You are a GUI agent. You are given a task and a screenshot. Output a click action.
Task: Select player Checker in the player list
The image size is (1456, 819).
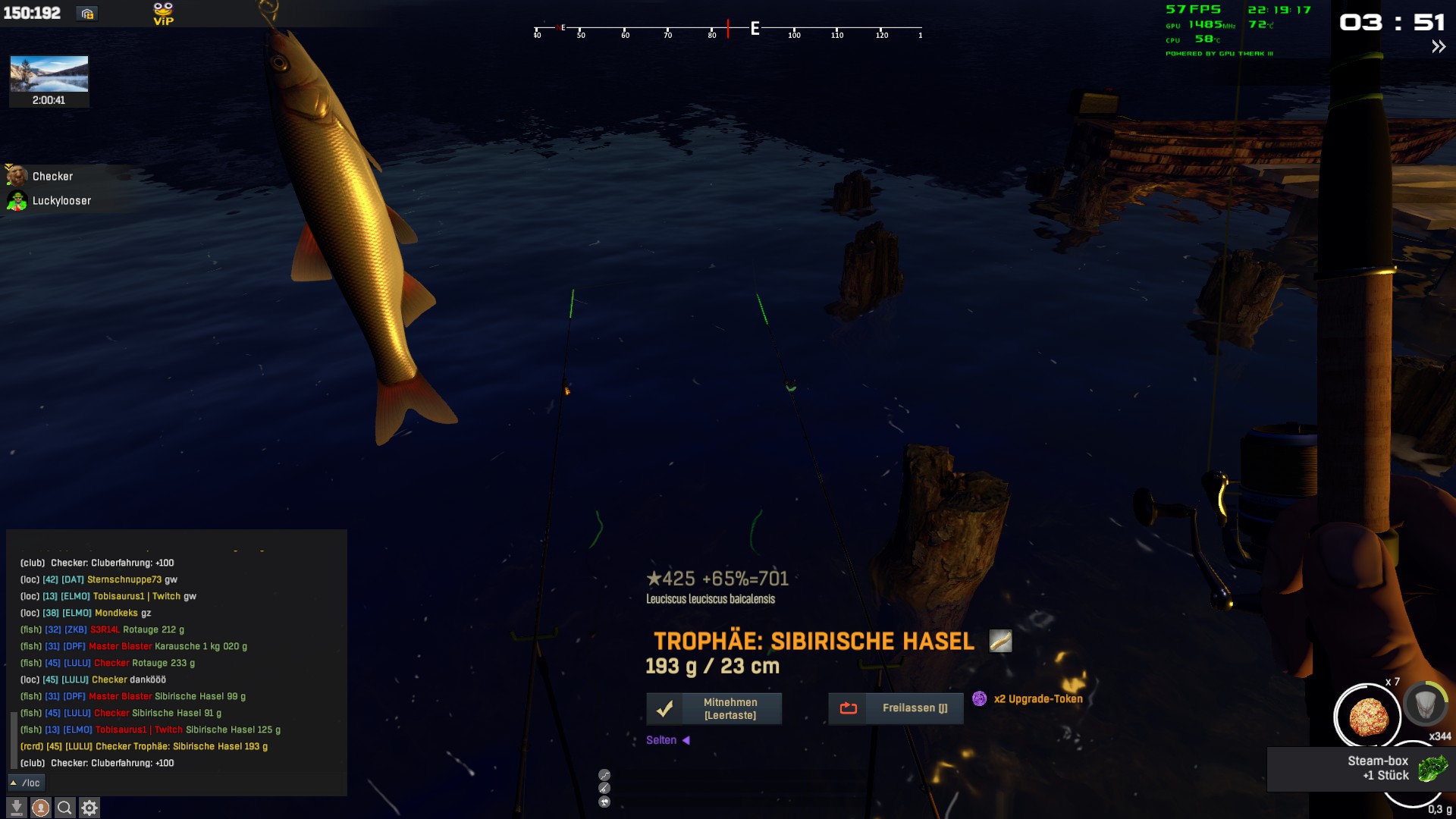coord(52,177)
